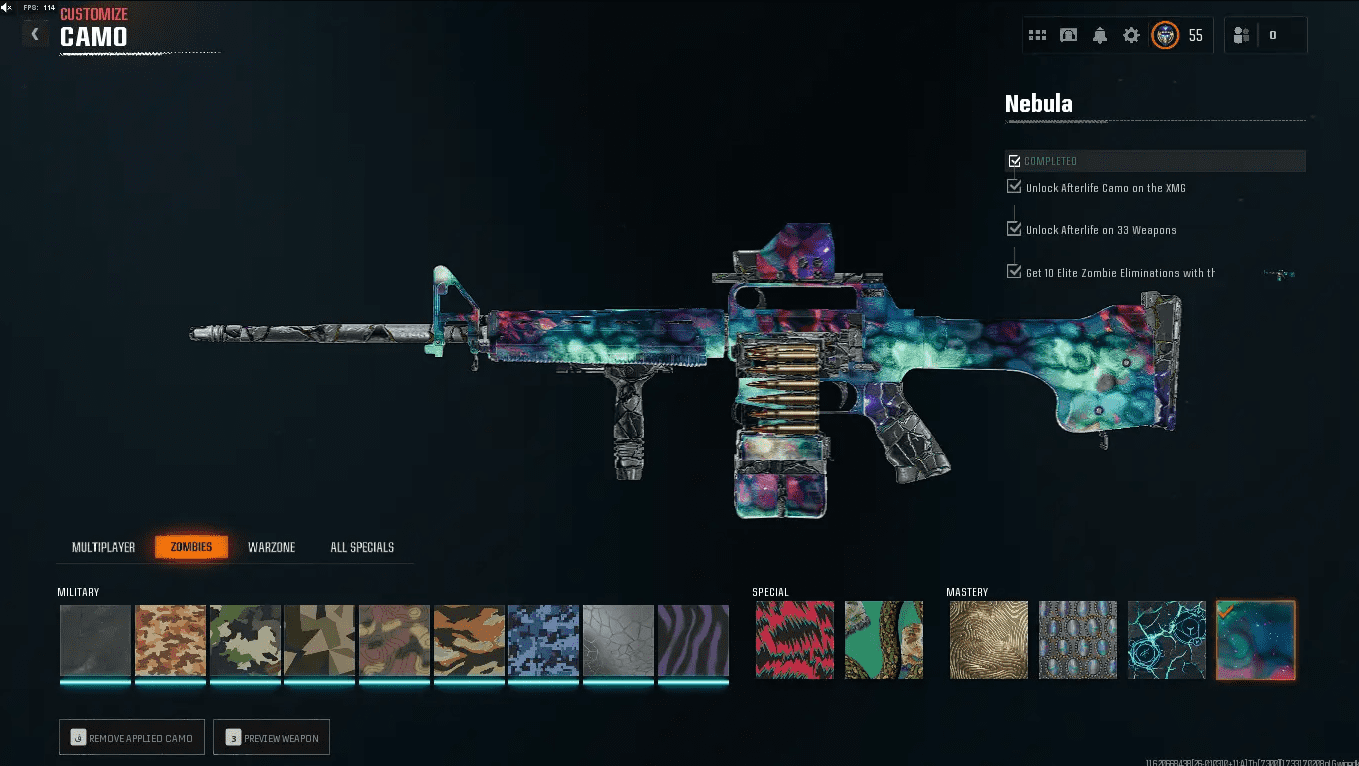Choose the green serpent special camo
The height and width of the screenshot is (766, 1359).
pyautogui.click(x=883, y=640)
